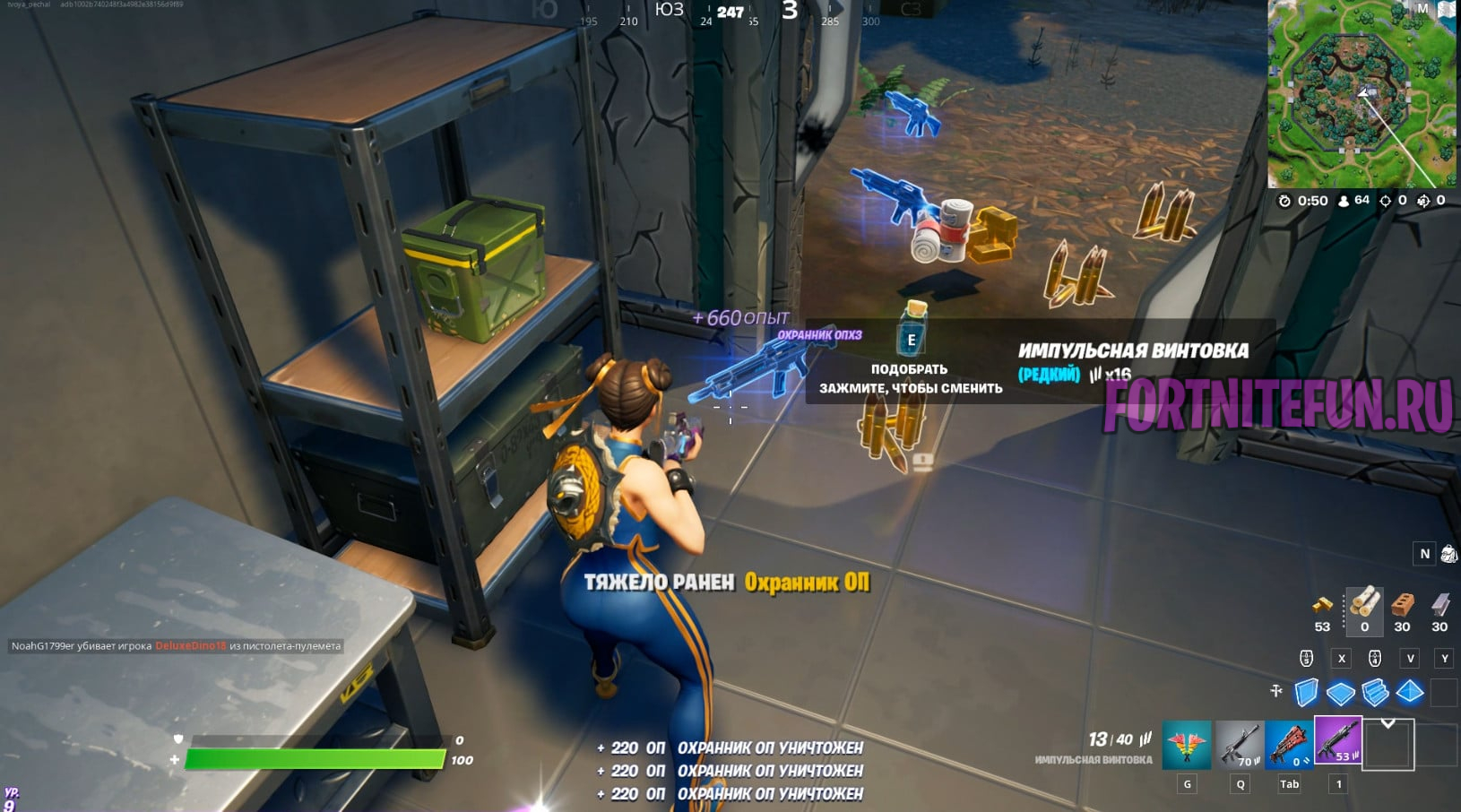This screenshot has width=1461, height=812.
Task: Choose the wall building piece
Action: (1307, 692)
